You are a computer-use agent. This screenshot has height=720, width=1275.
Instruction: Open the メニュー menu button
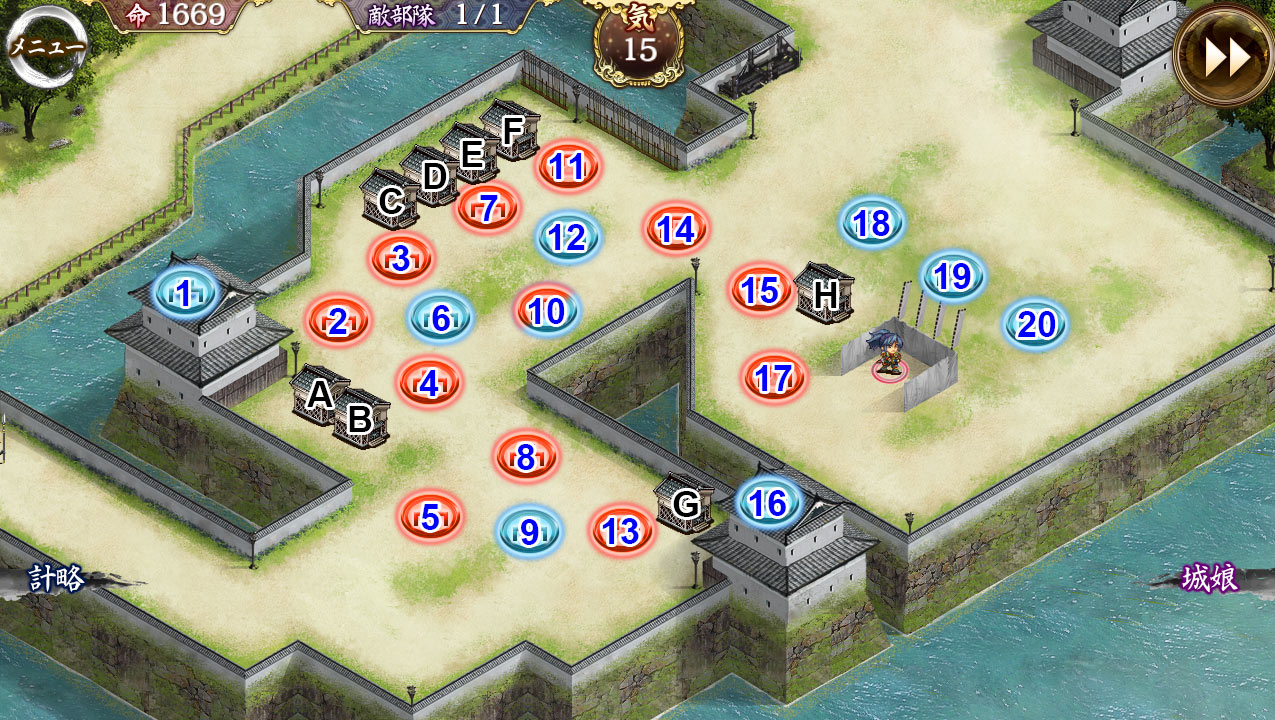[x=46, y=47]
